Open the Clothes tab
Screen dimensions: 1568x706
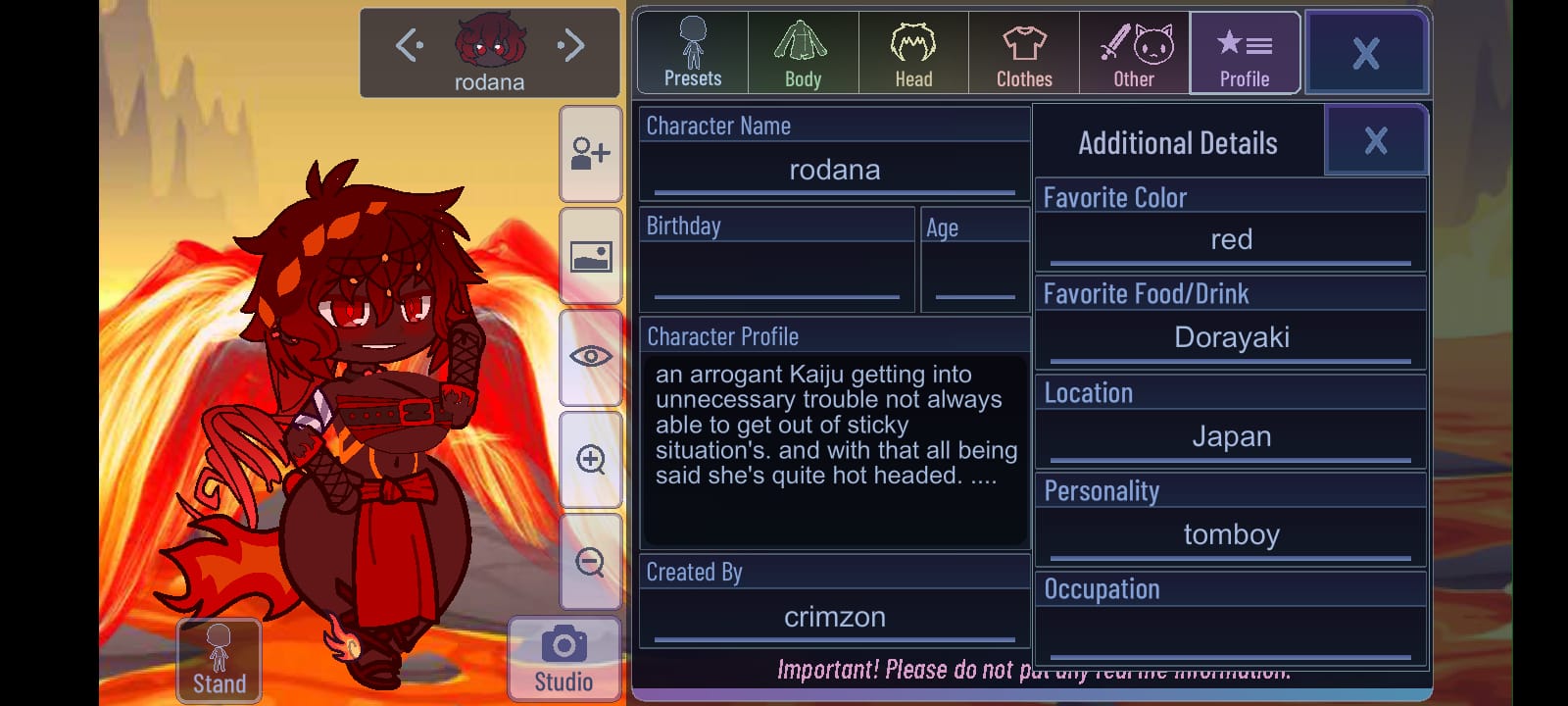(x=1024, y=53)
